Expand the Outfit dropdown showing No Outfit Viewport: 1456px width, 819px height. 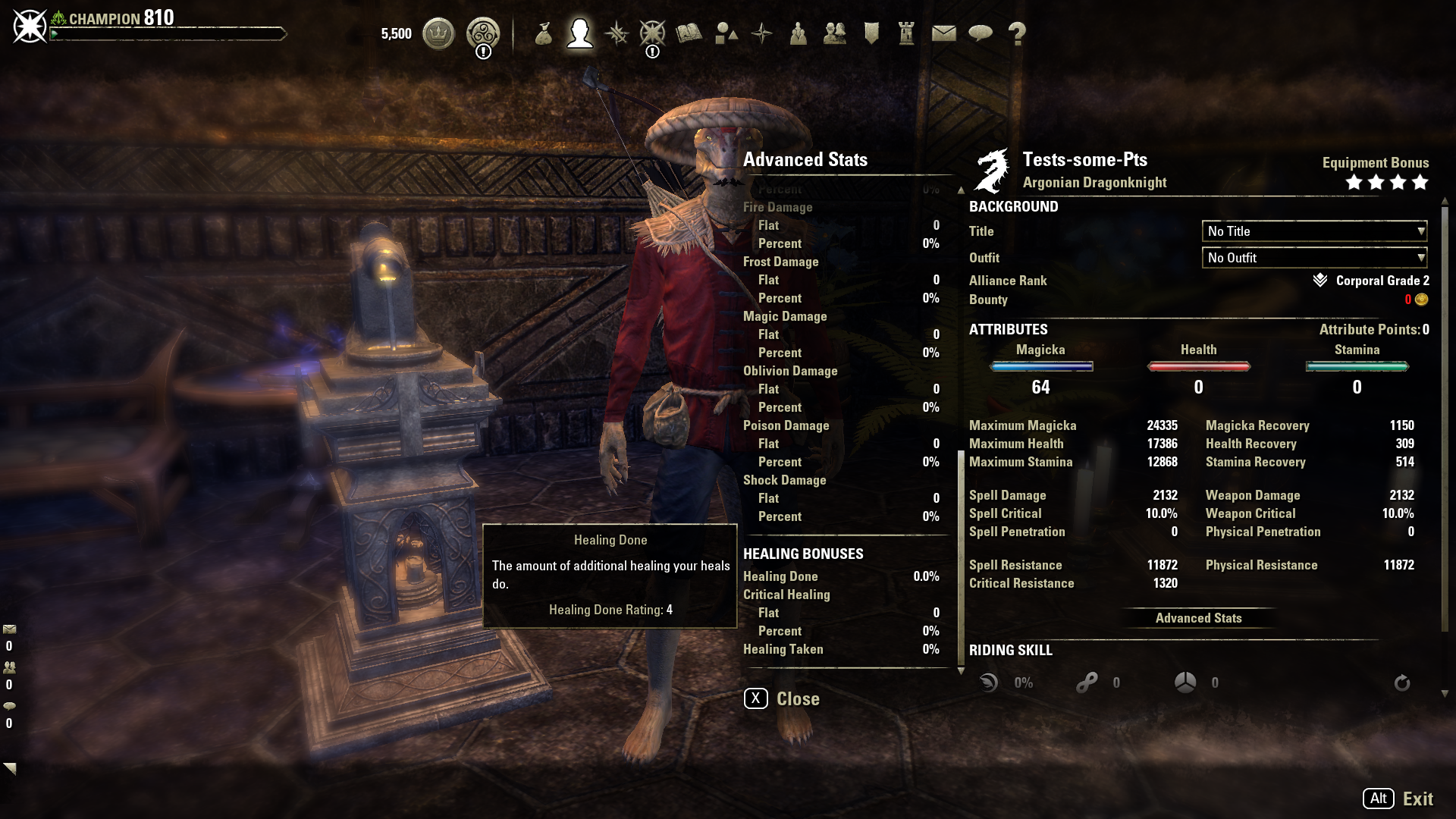coord(1314,258)
